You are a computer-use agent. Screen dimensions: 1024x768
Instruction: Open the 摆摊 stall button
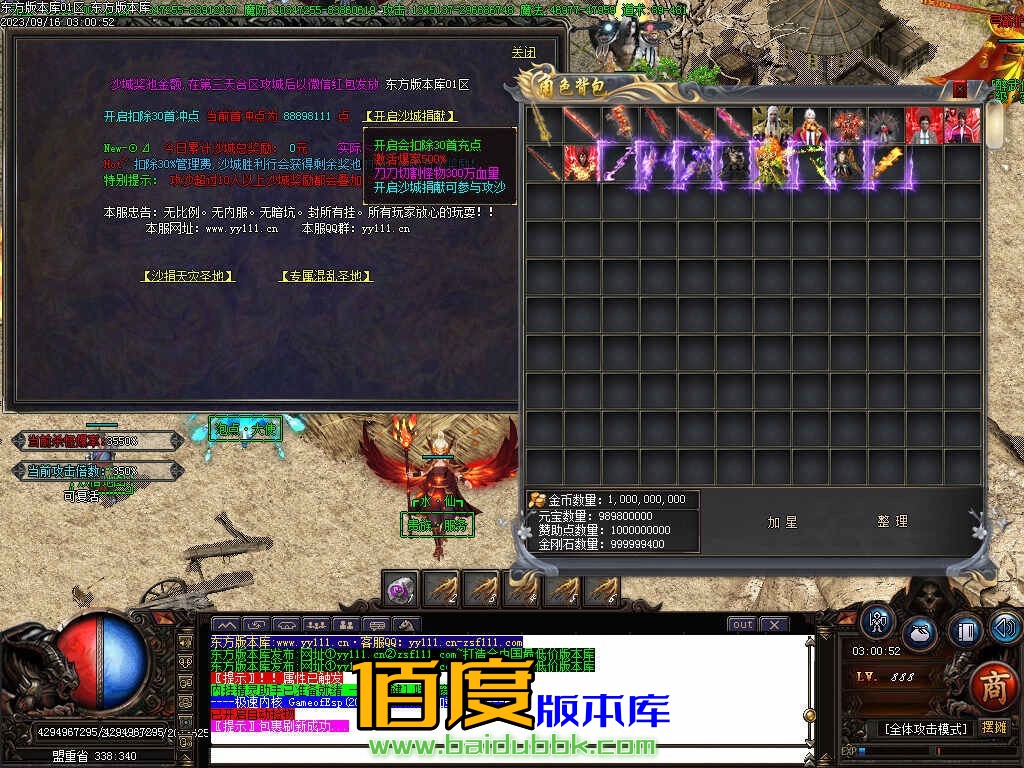[993, 728]
